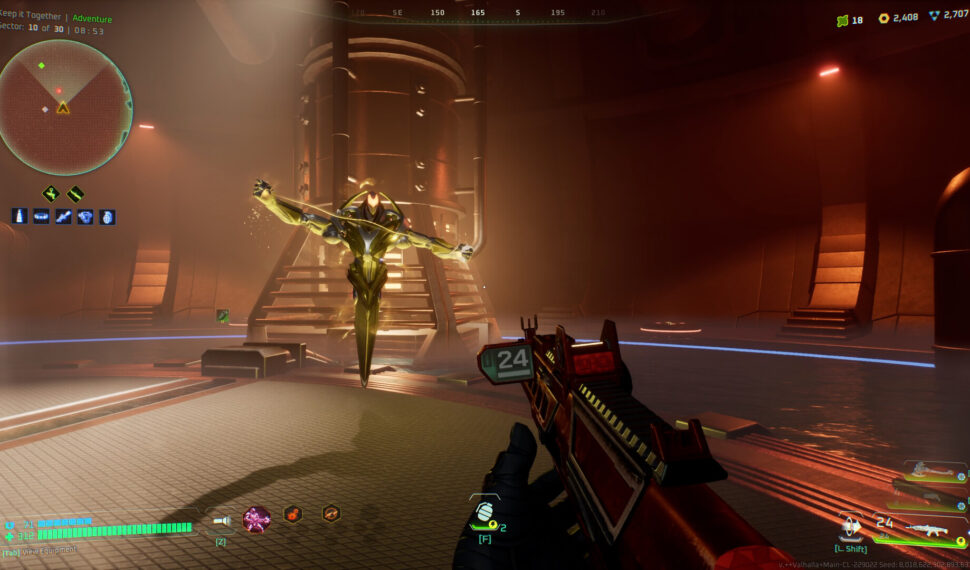Activate the round pink creature ability

(256, 519)
